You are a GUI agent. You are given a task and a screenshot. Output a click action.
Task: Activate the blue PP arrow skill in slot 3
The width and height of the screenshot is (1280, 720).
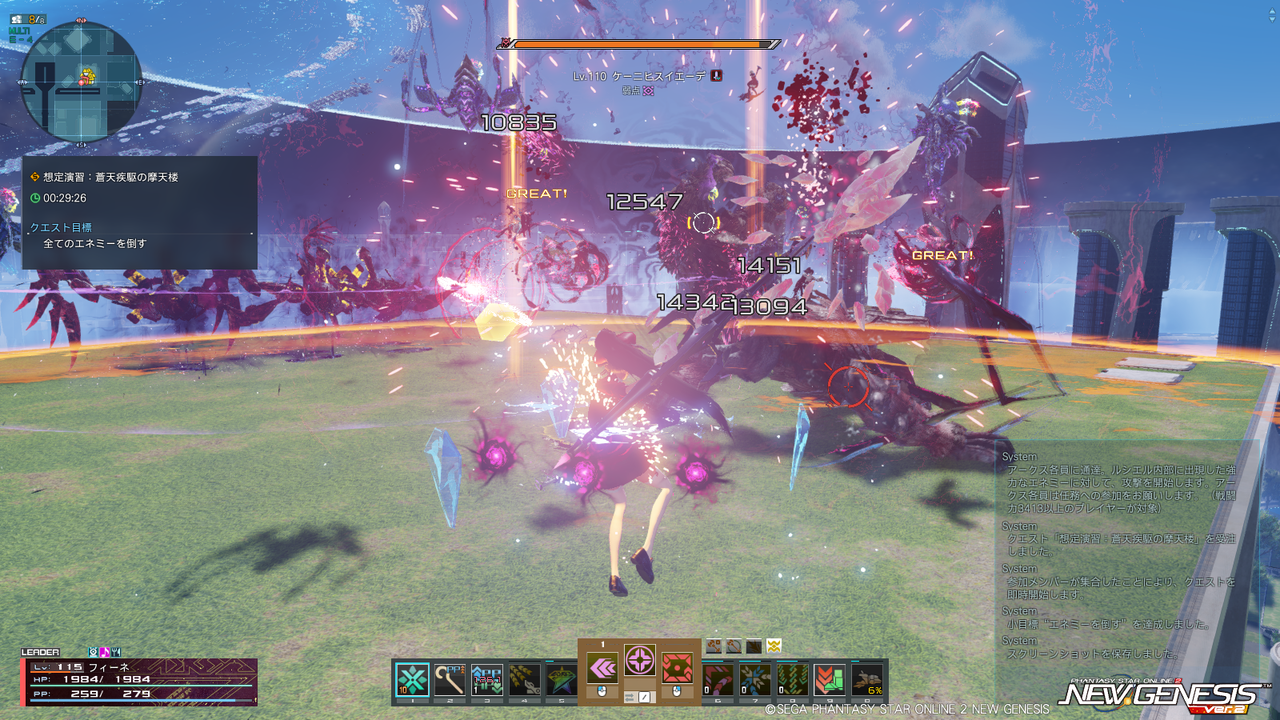(486, 679)
